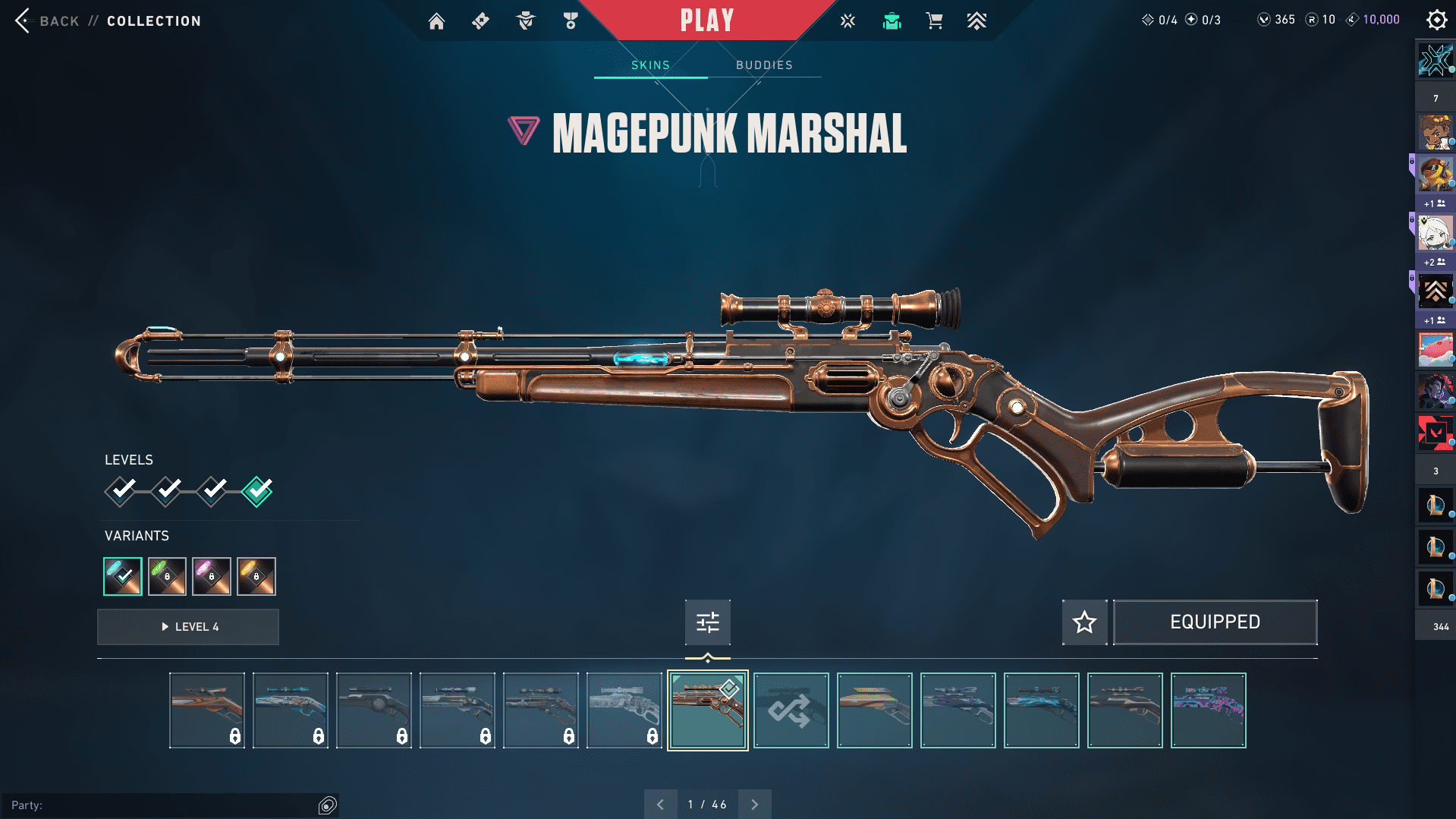Open the home screen icon
The image size is (1456, 819).
tap(436, 21)
